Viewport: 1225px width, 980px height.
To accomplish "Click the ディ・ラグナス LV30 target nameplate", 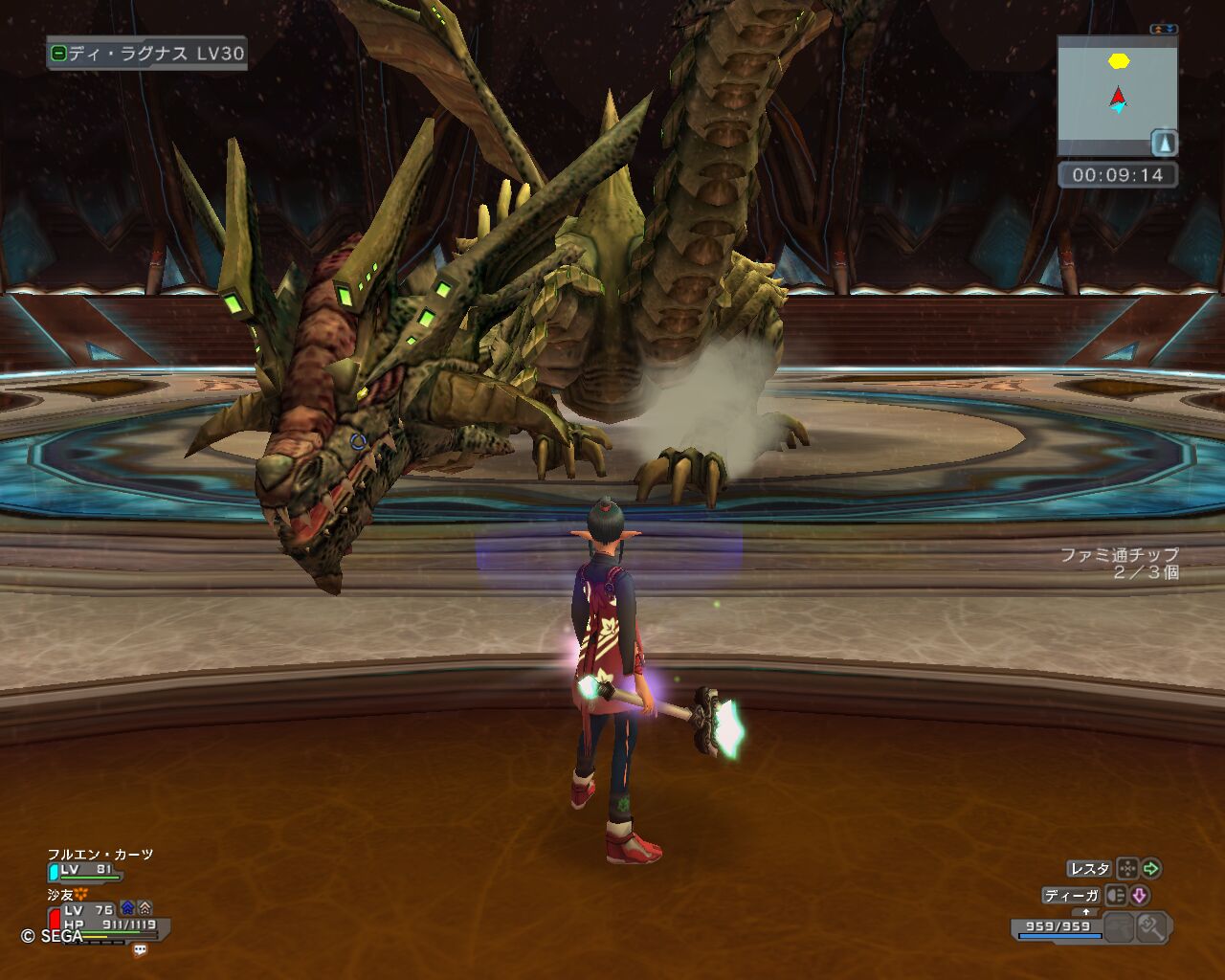I will pyautogui.click(x=146, y=54).
